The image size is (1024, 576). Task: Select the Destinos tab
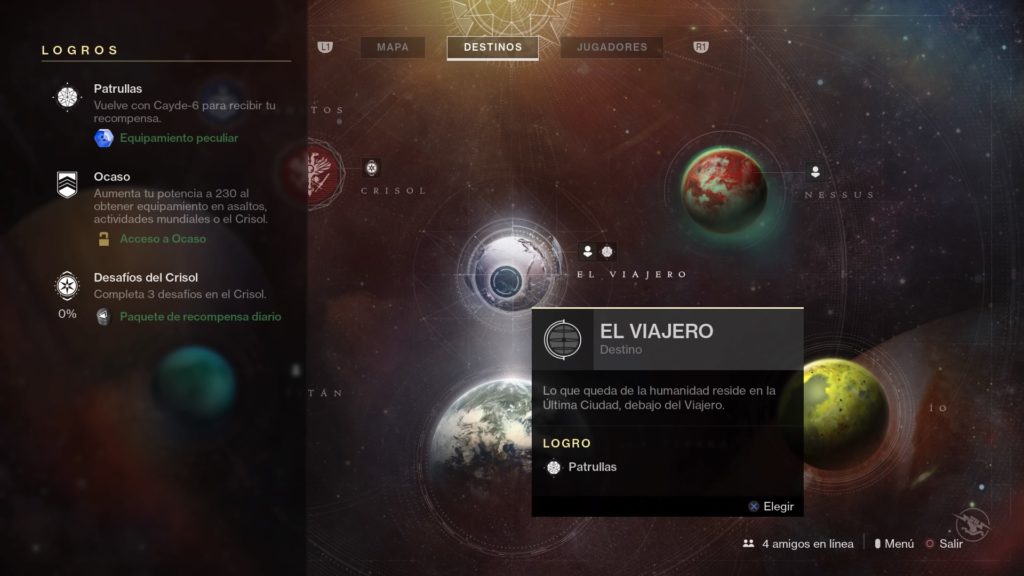(x=492, y=47)
